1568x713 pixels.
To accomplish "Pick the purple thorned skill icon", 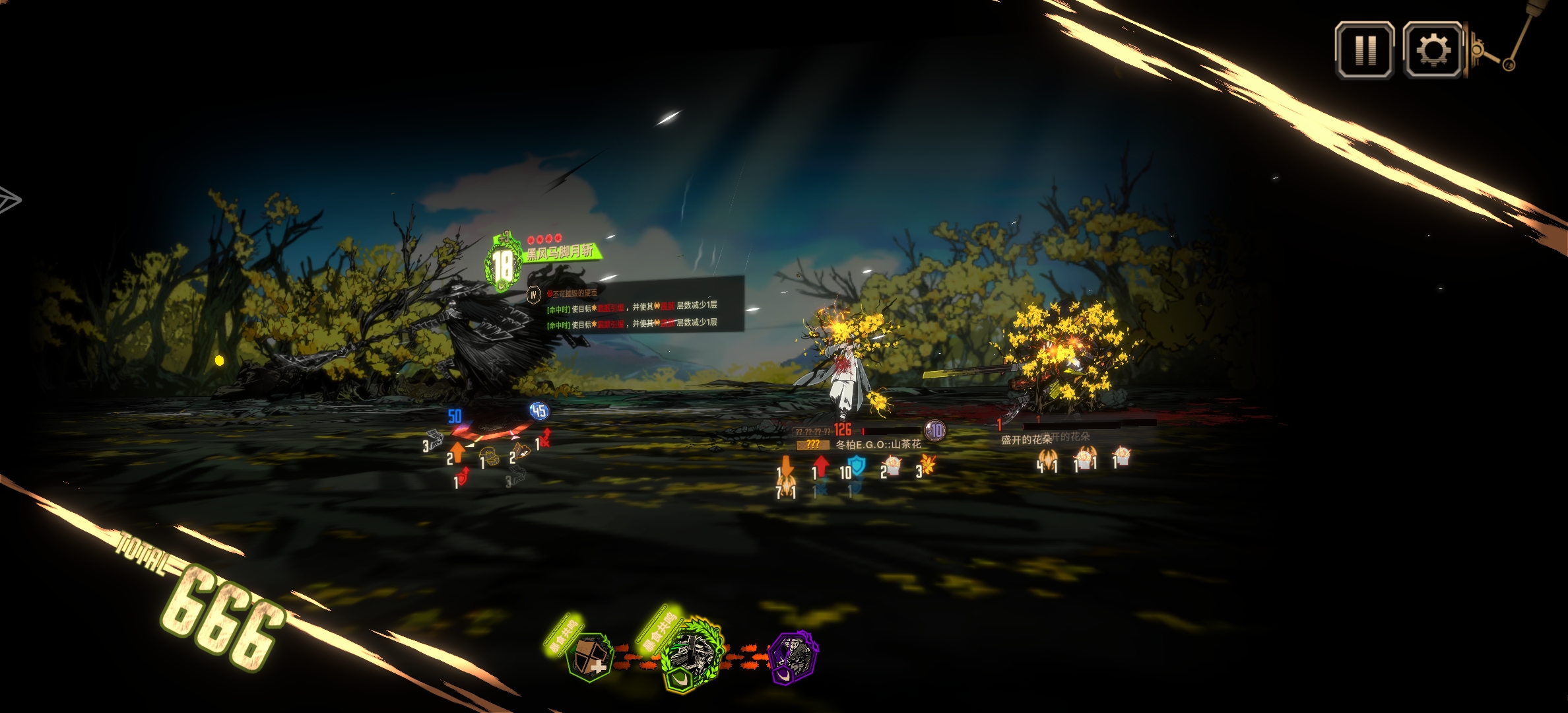I will click(x=794, y=658).
